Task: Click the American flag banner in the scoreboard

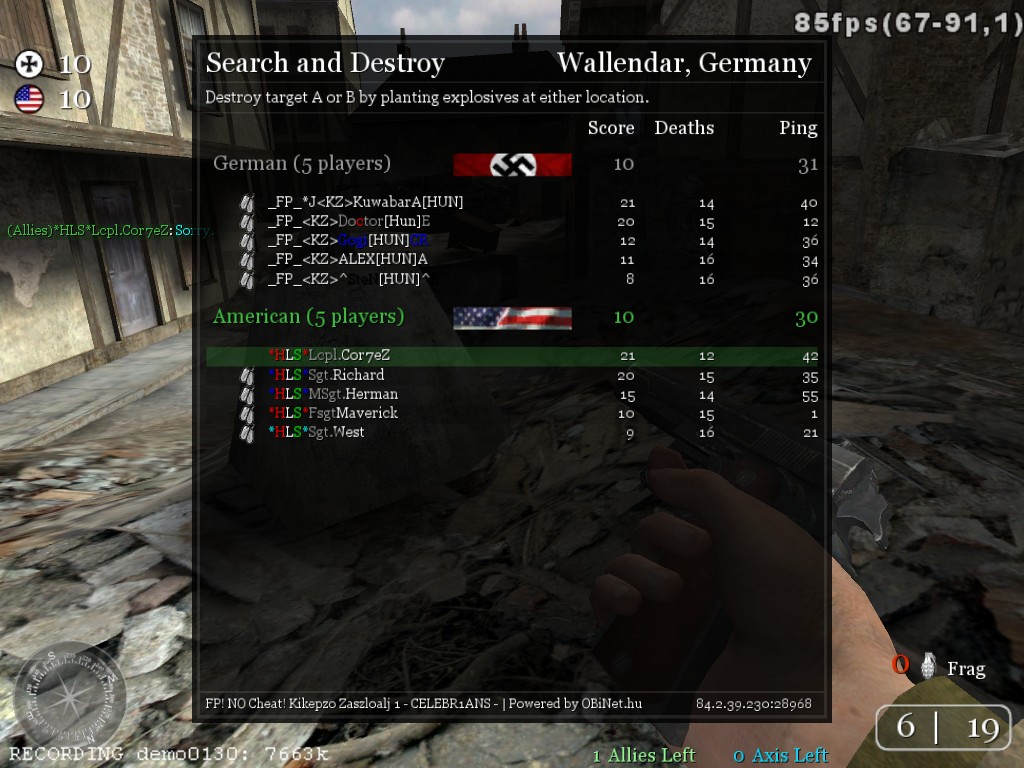Action: click(512, 318)
